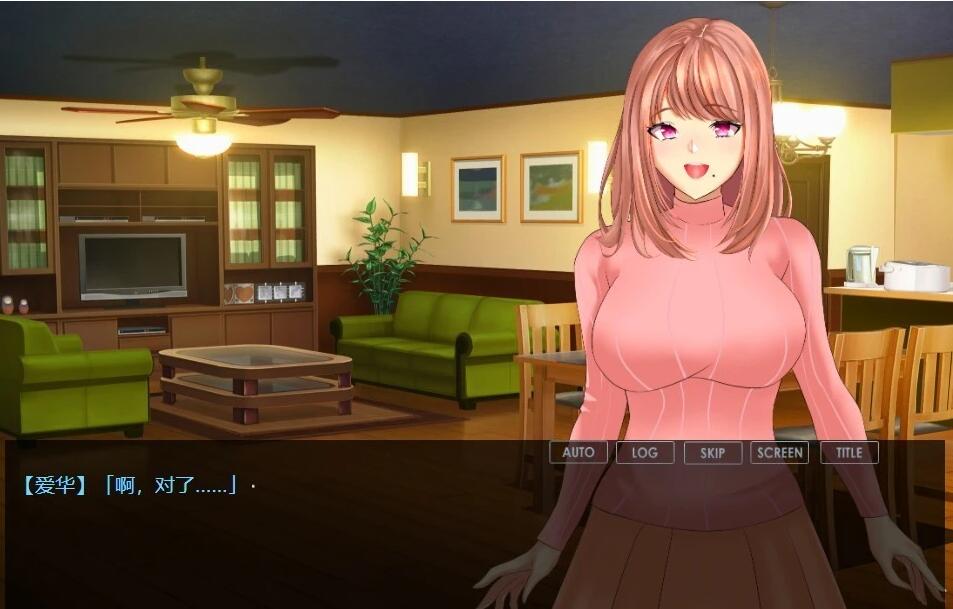Enable AUTO text advance mode
Screen dimensions: 953x609
(578, 452)
